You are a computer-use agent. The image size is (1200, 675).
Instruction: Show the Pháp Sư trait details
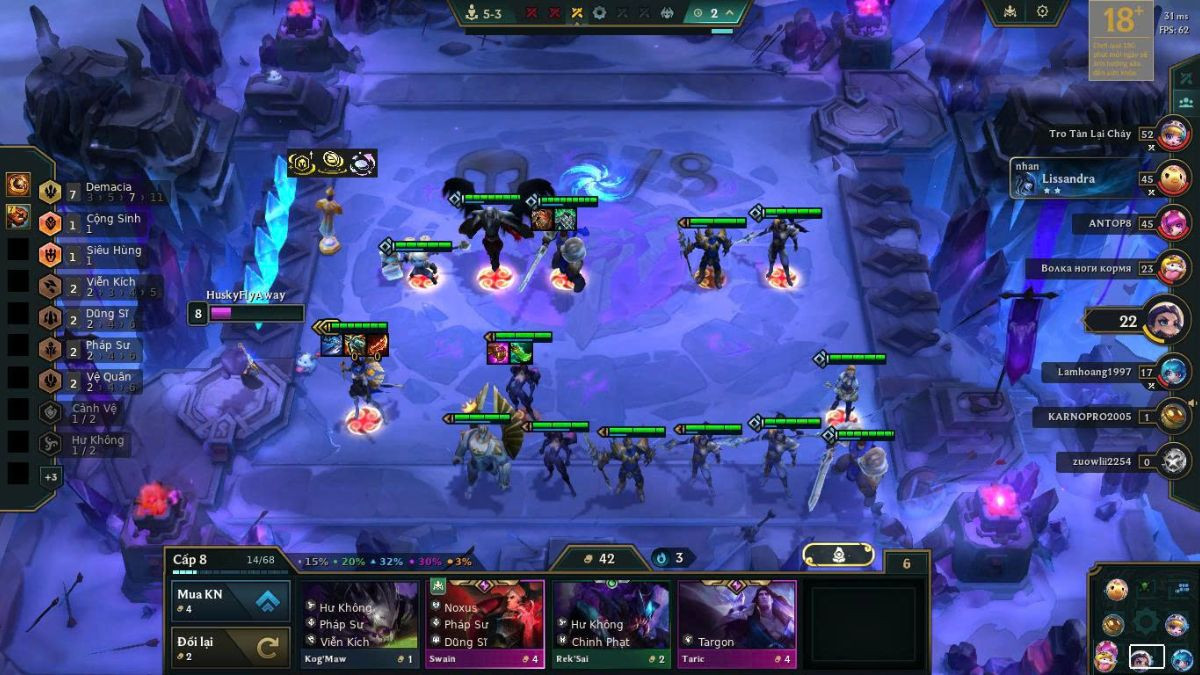tap(100, 350)
